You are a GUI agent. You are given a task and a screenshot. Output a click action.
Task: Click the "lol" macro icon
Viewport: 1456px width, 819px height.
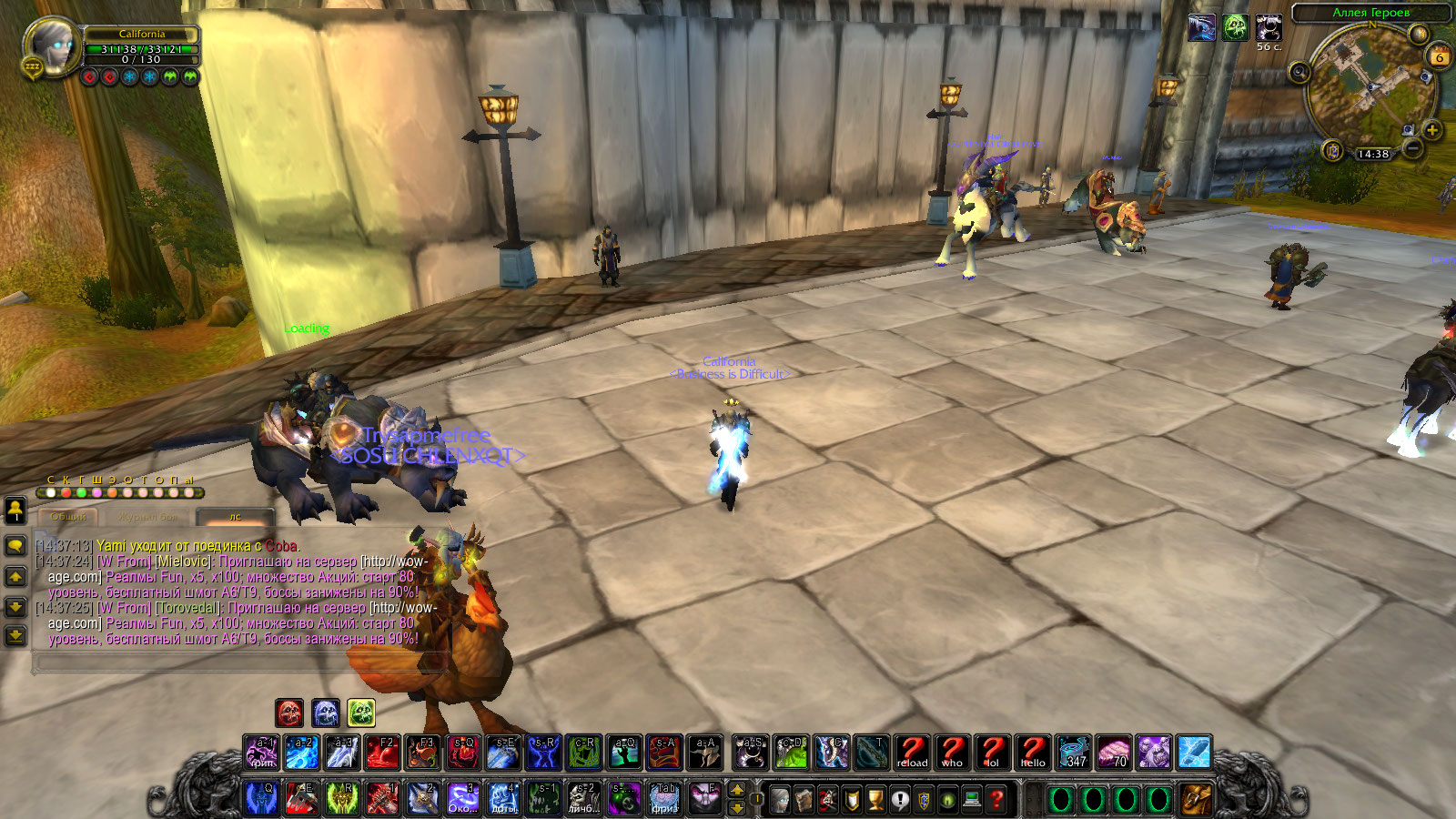pyautogui.click(x=992, y=753)
